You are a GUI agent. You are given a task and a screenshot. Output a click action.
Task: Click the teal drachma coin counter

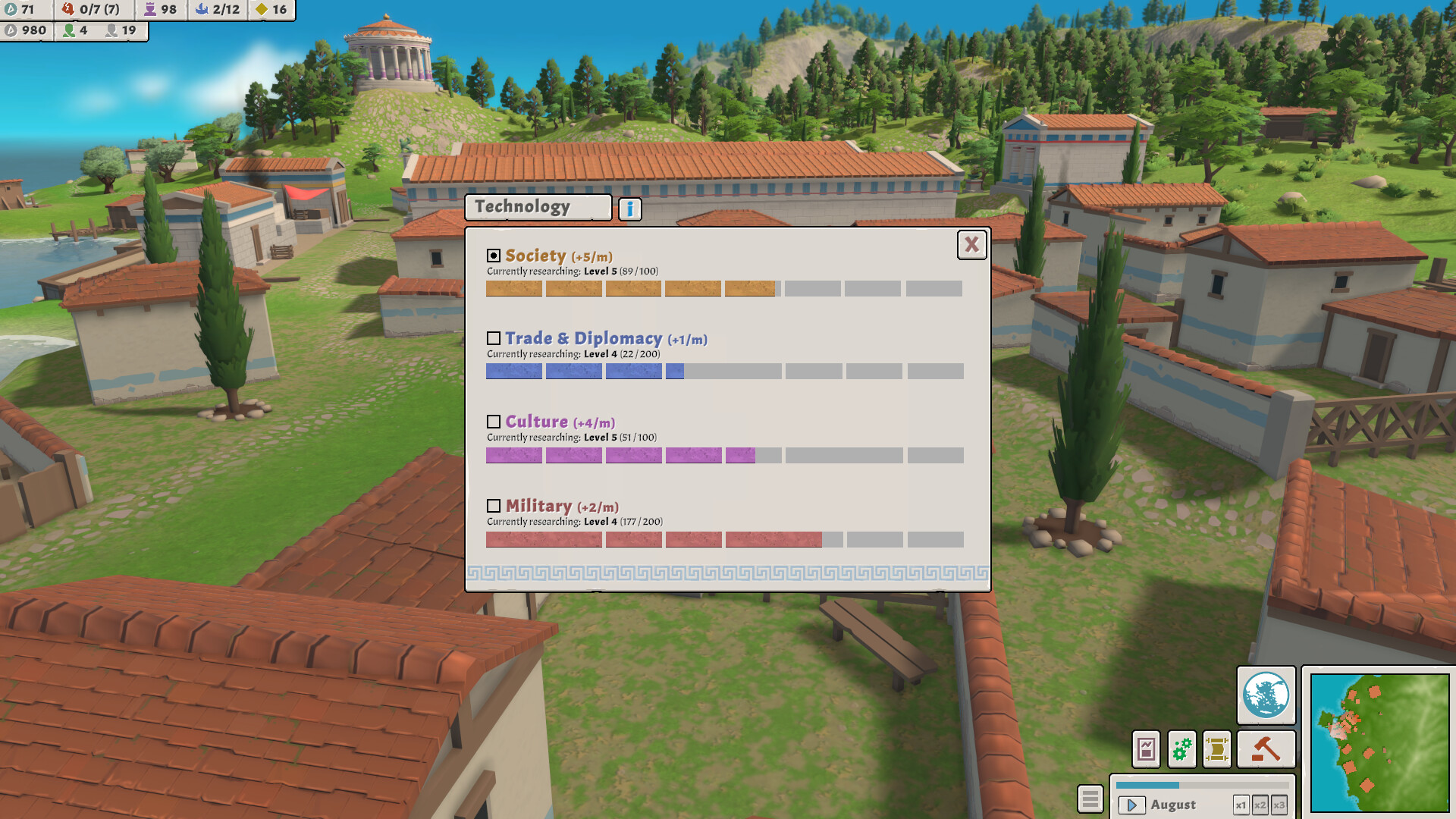[23, 11]
